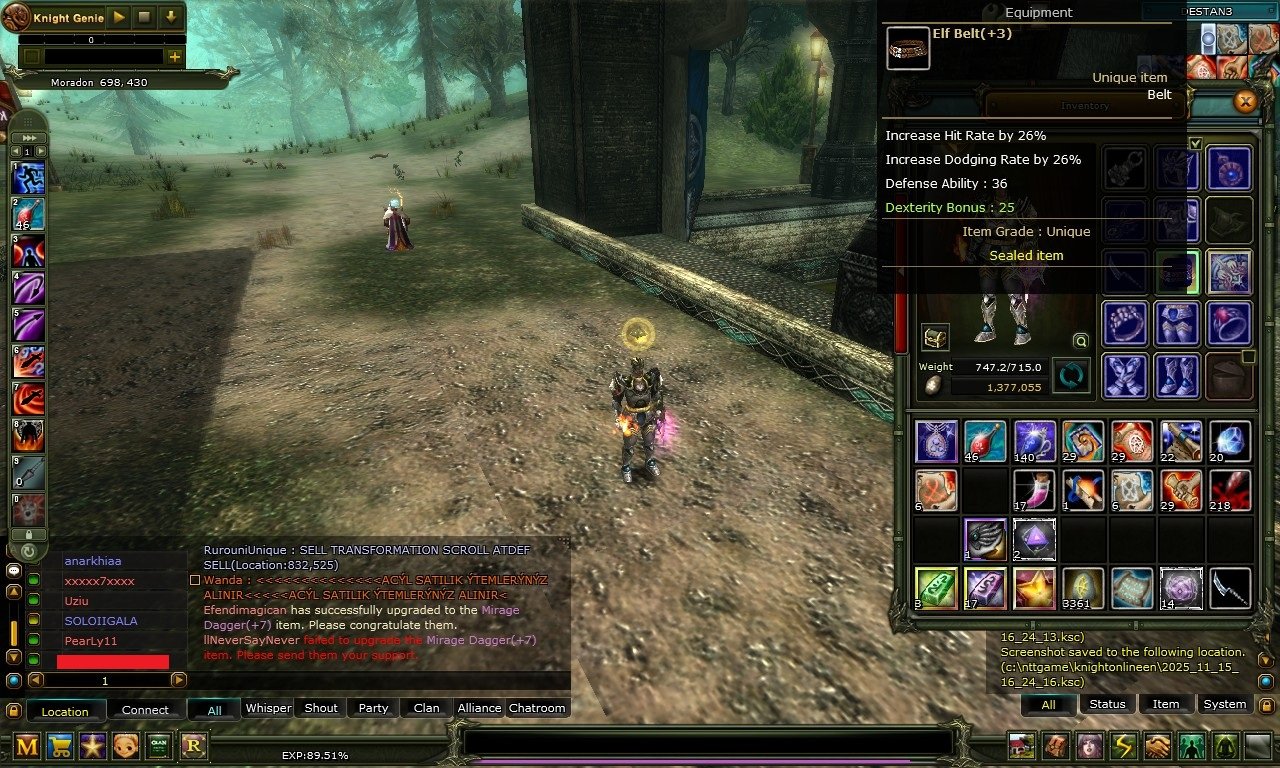Select the pink horn item stack of 17
Image resolution: width=1280 pixels, height=768 pixels.
pyautogui.click(x=1034, y=490)
